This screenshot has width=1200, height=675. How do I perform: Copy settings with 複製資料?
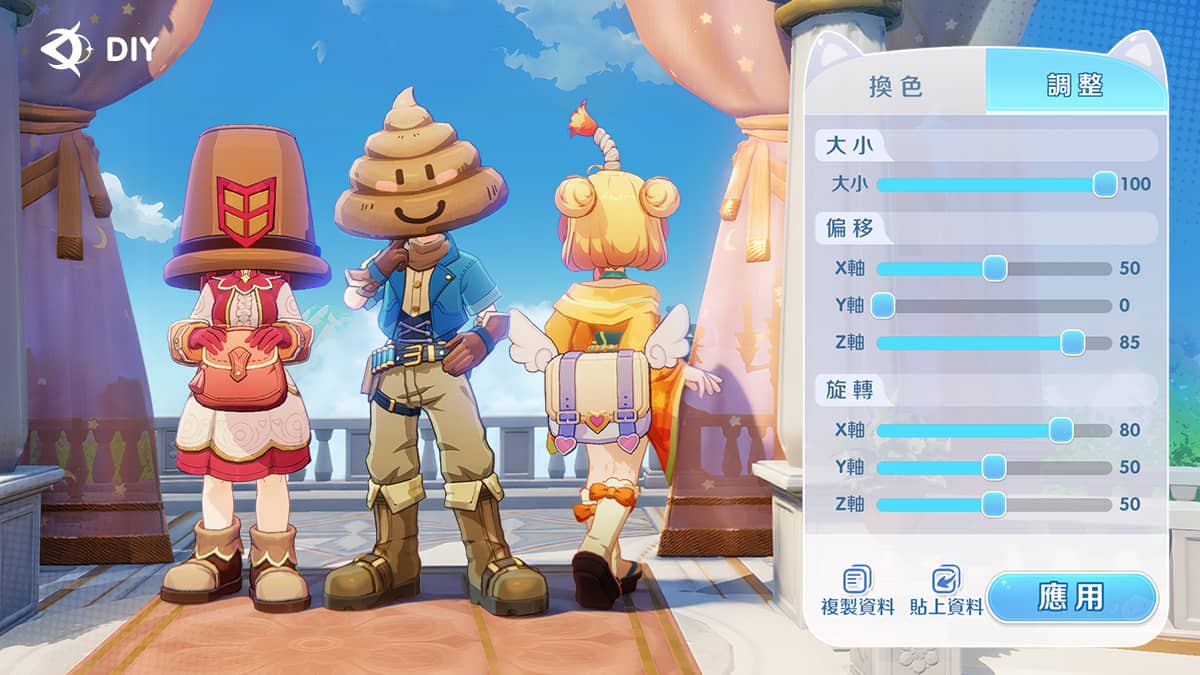pyautogui.click(x=857, y=591)
